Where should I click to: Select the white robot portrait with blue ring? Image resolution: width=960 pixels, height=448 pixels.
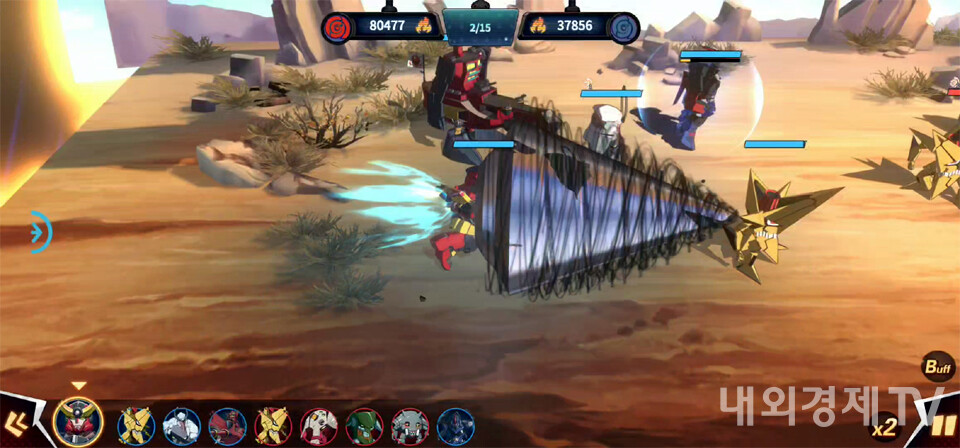point(181,426)
